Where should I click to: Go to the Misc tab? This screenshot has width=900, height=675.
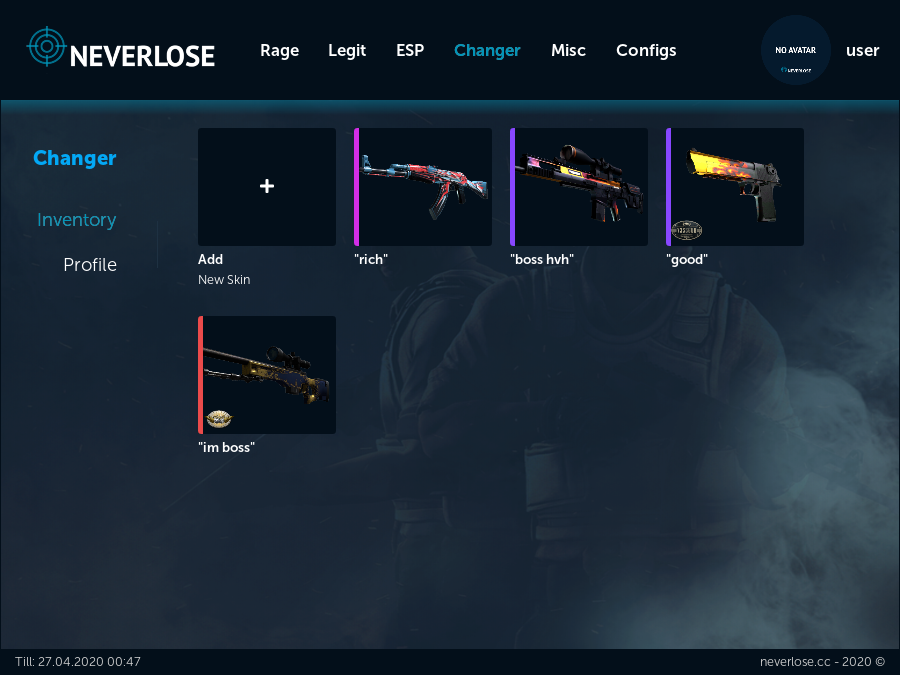(568, 50)
